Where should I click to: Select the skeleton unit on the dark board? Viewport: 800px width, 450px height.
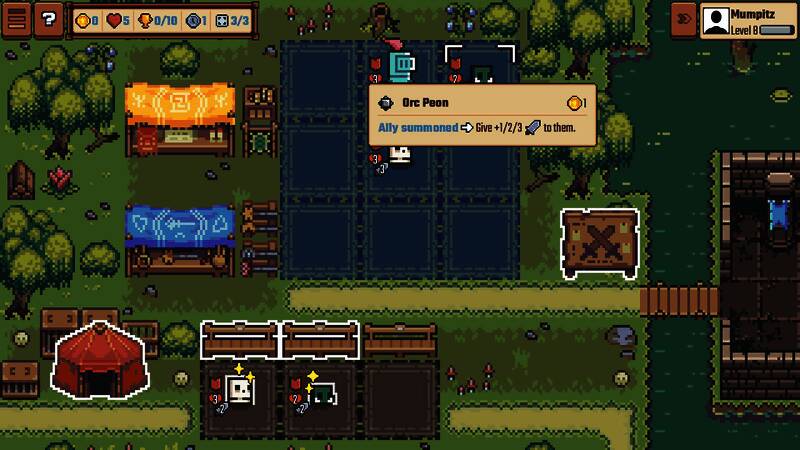[400, 154]
